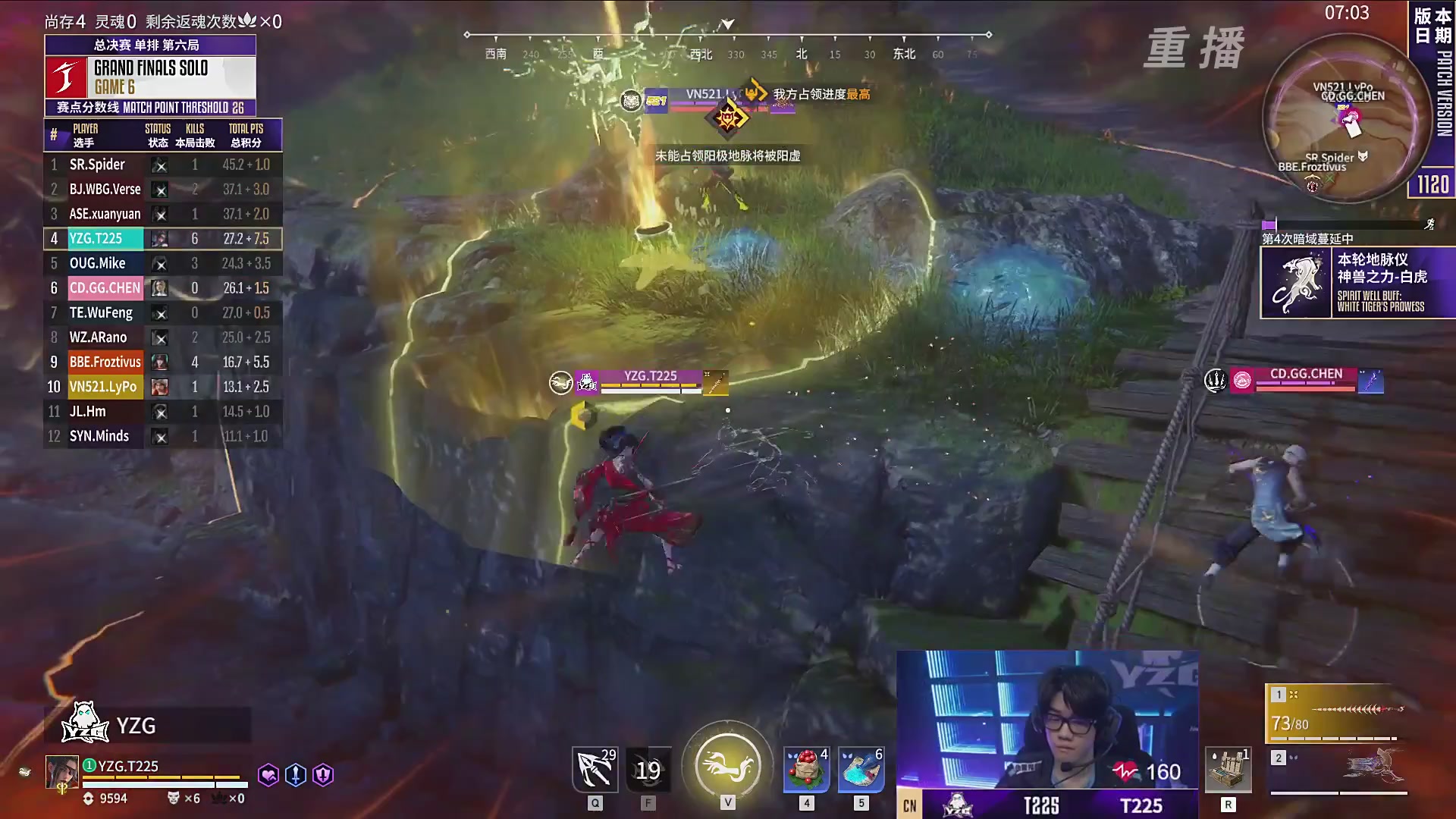
Task: Click the White Tiger's Prowess buff panel
Action: (1357, 283)
